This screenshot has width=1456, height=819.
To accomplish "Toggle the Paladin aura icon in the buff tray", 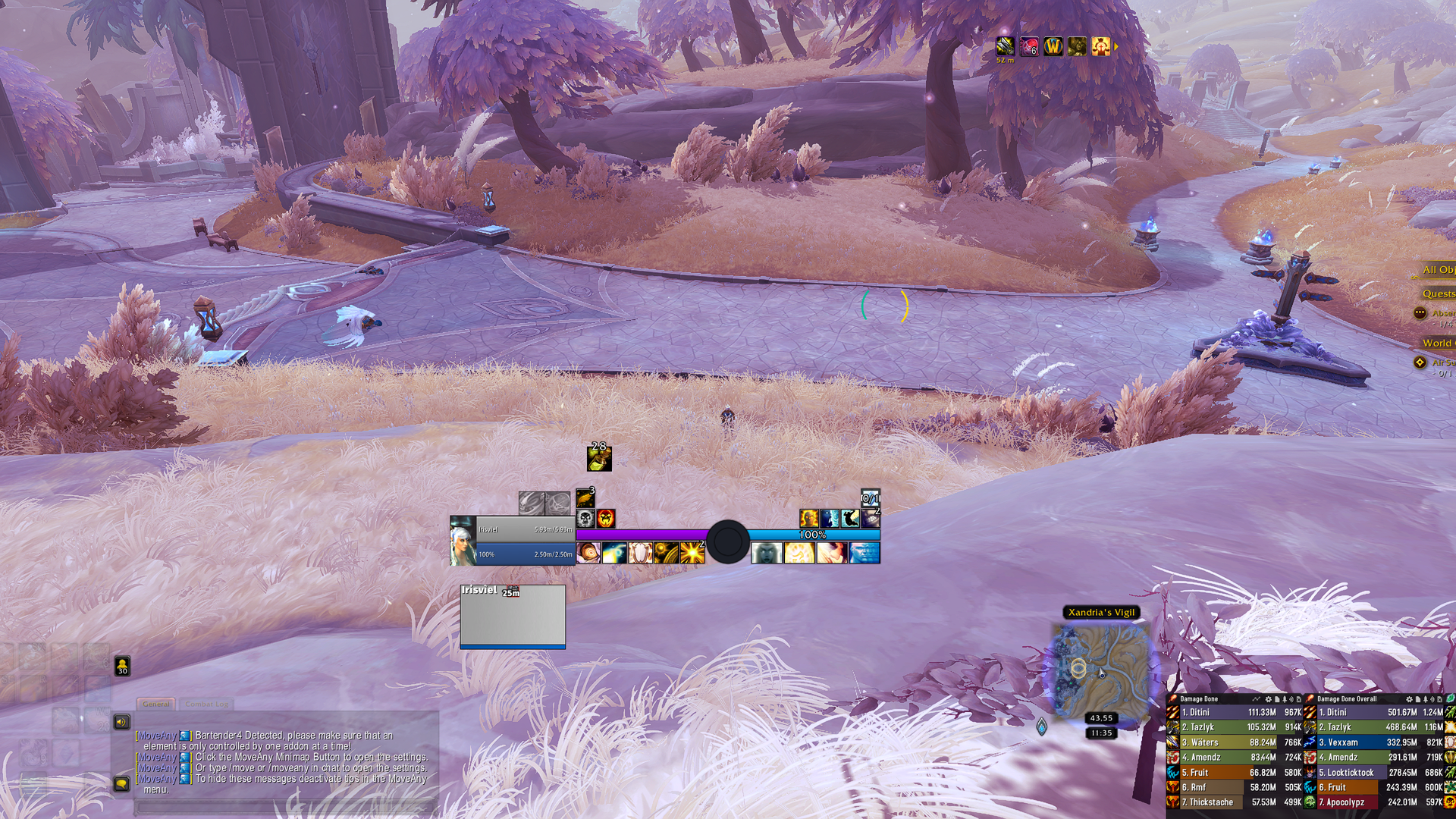I will pyautogui.click(x=1100, y=47).
